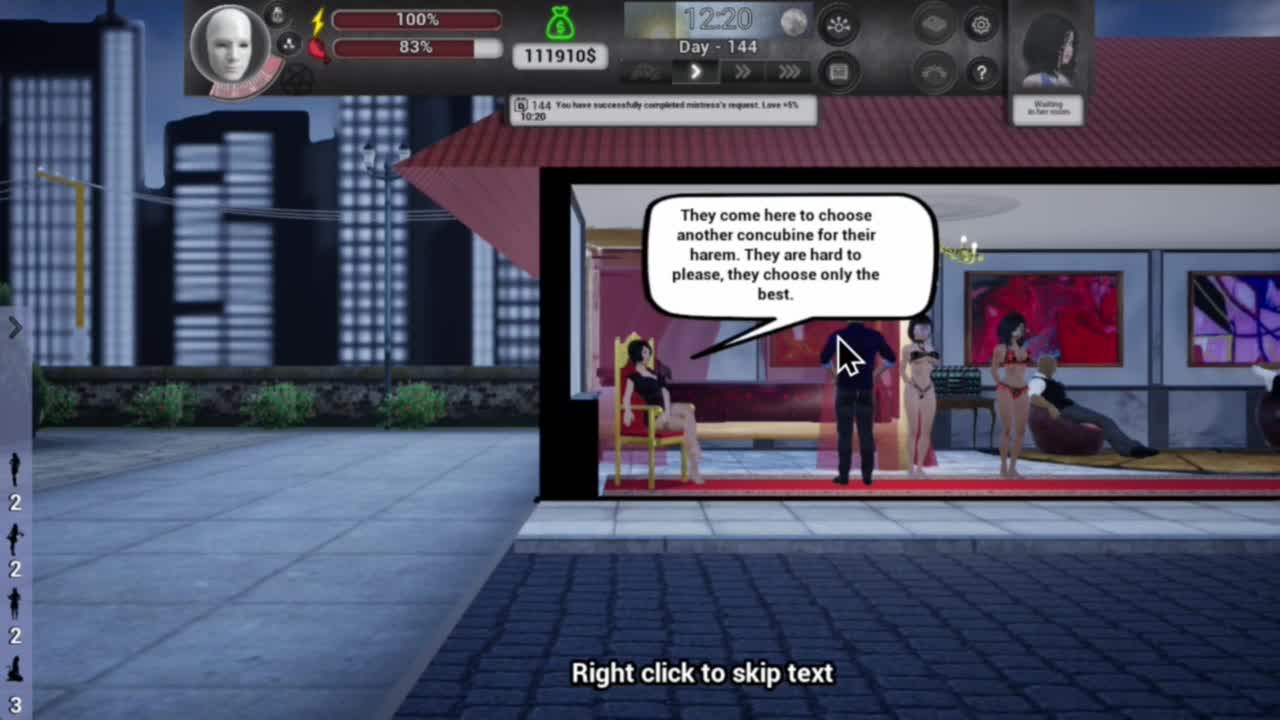Viewport: 1280px width, 720px height.
Task: Select the mistress portrait thumbnail
Action: (1047, 47)
